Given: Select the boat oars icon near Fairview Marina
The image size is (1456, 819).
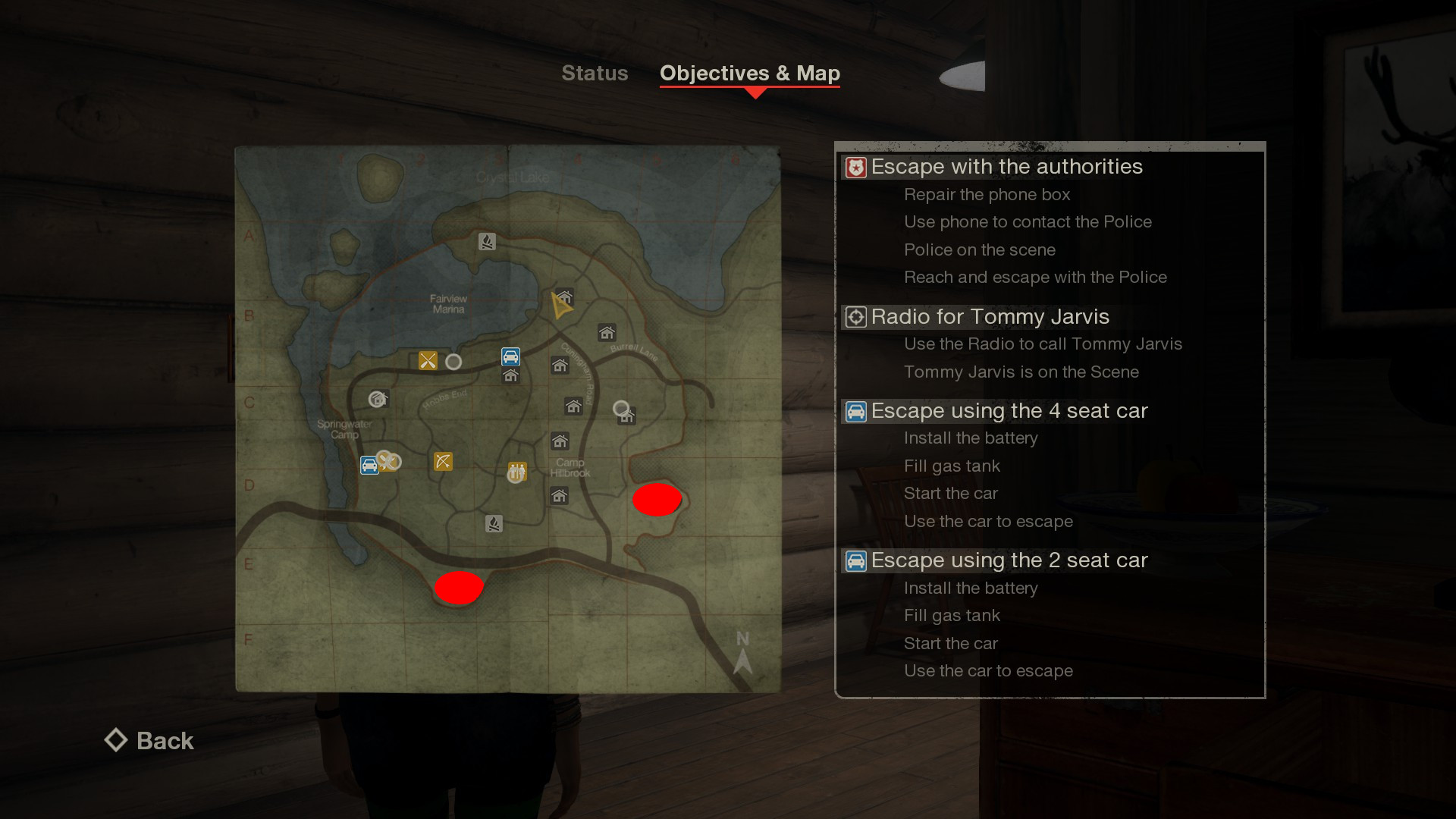Looking at the screenshot, I should point(427,361).
